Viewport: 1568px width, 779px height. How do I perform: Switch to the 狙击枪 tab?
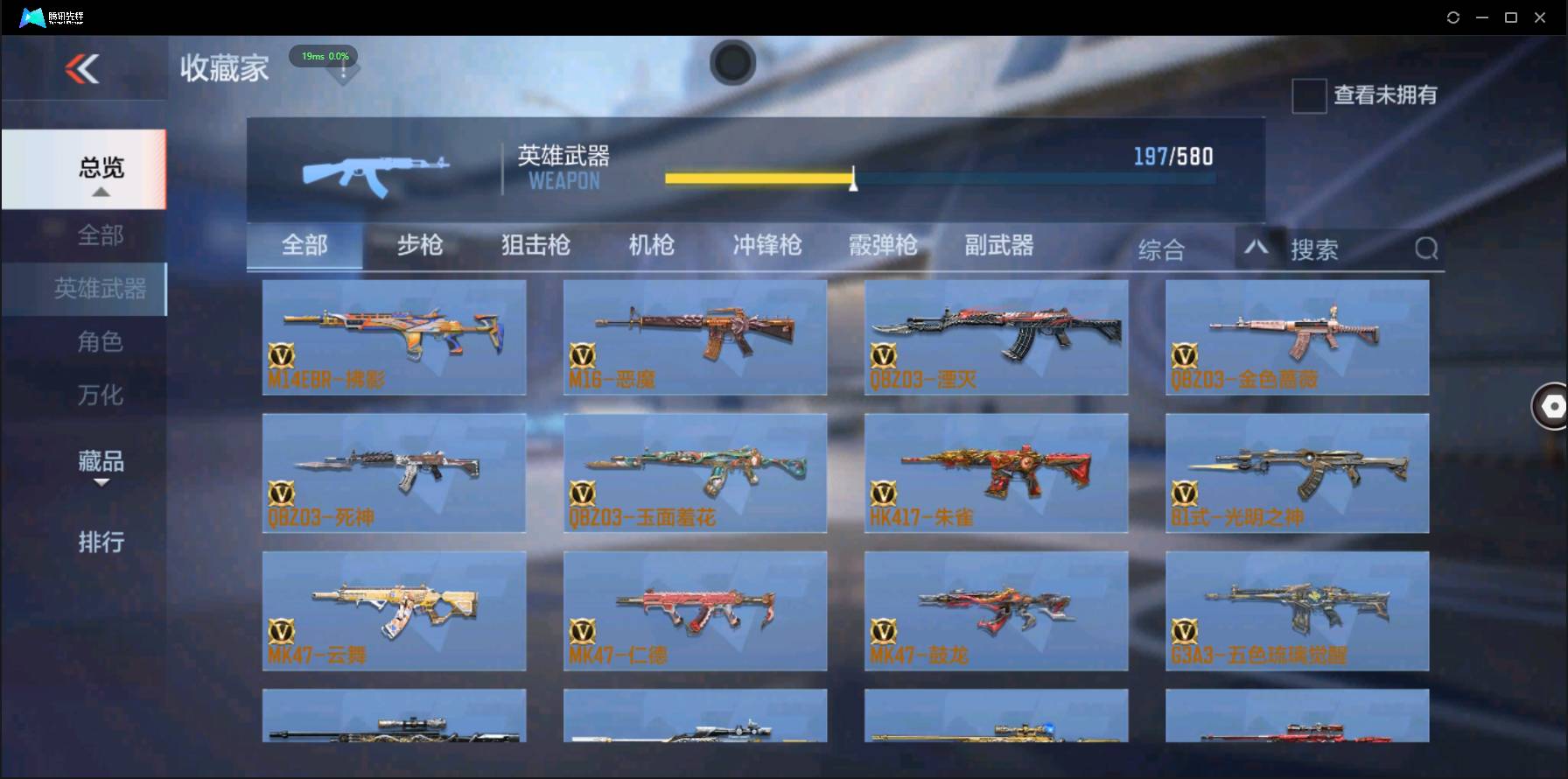tap(535, 246)
